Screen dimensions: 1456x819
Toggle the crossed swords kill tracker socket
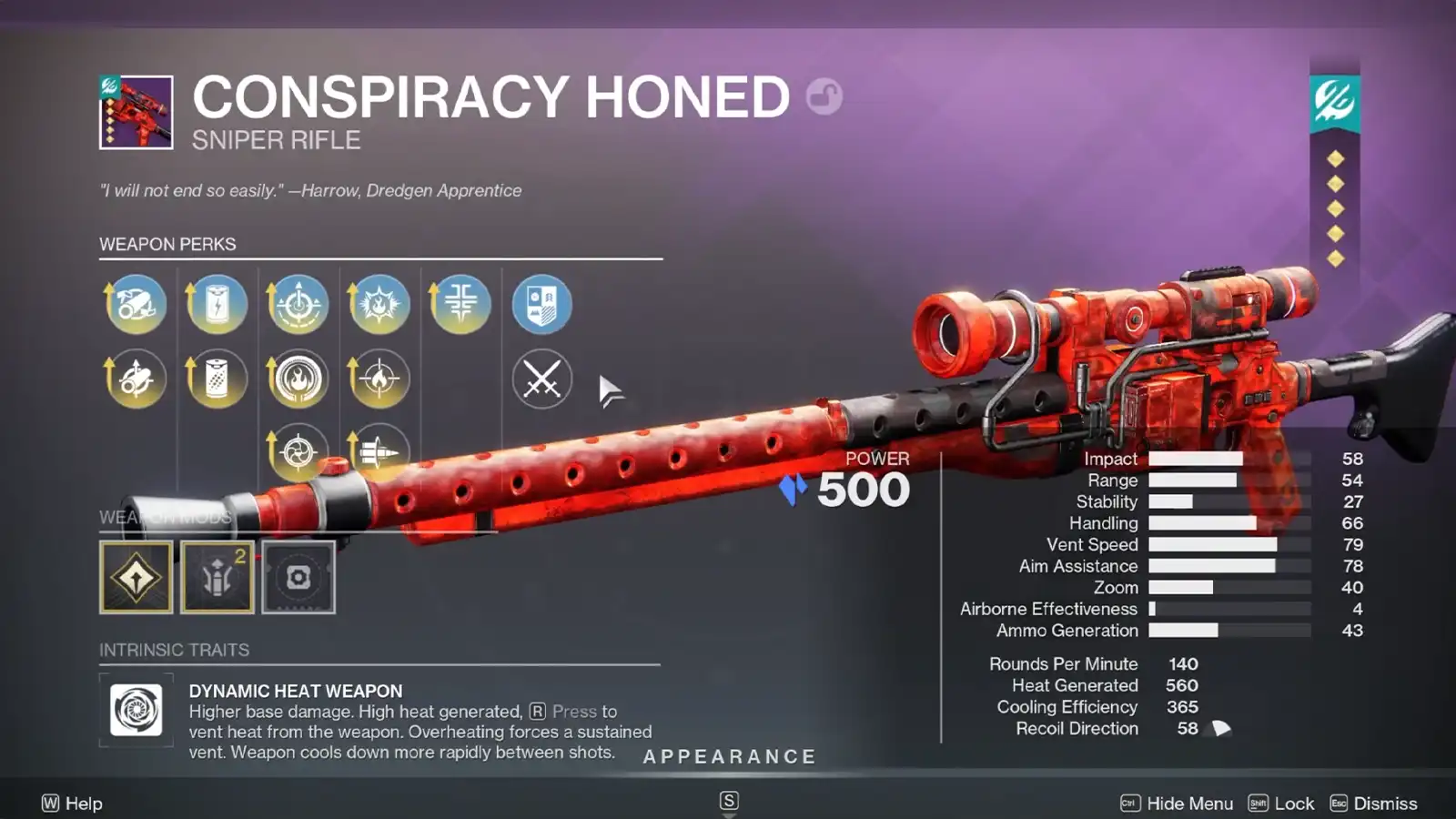(541, 379)
